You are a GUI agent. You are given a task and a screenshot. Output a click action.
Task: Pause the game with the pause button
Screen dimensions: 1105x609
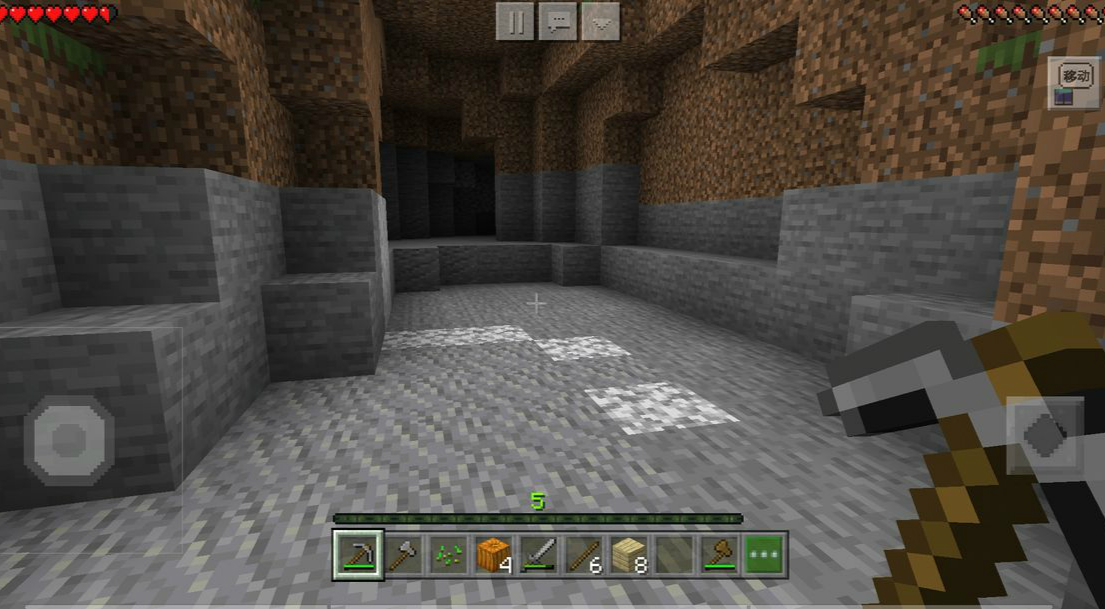click(516, 21)
